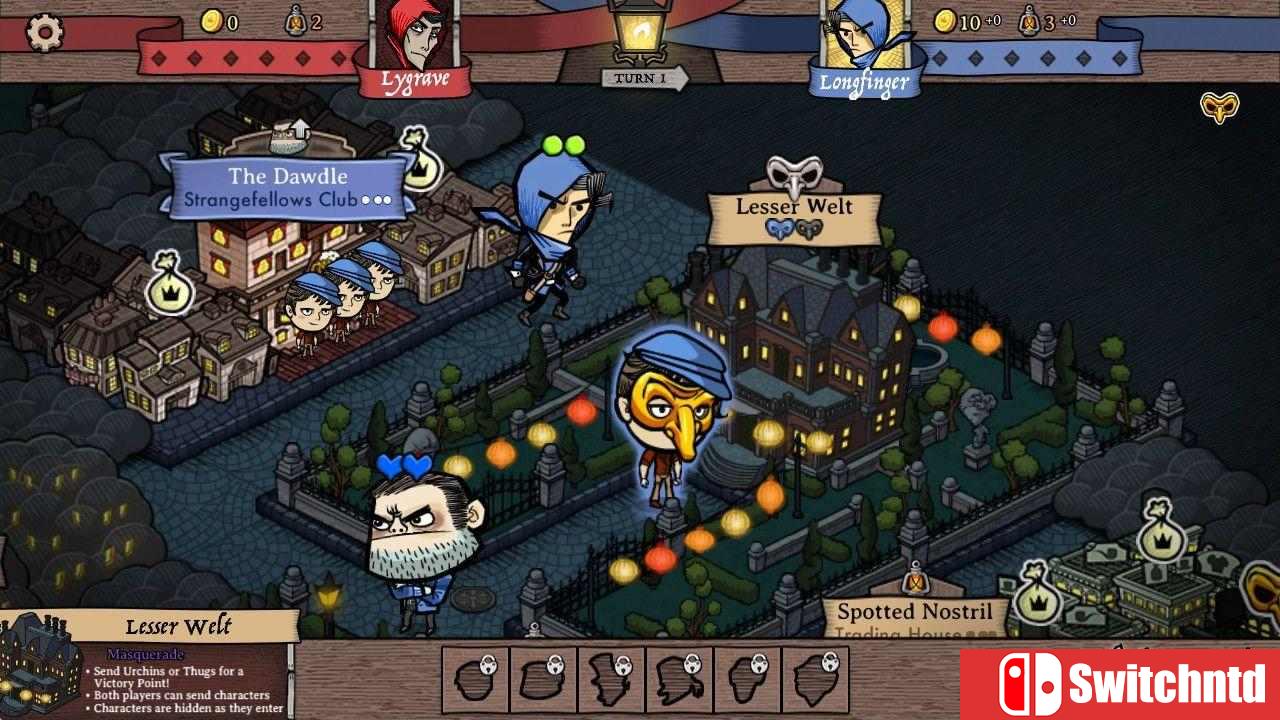1280x720 pixels.
Task: Click the Turn 1 end-turn arrow
Action: (645, 77)
